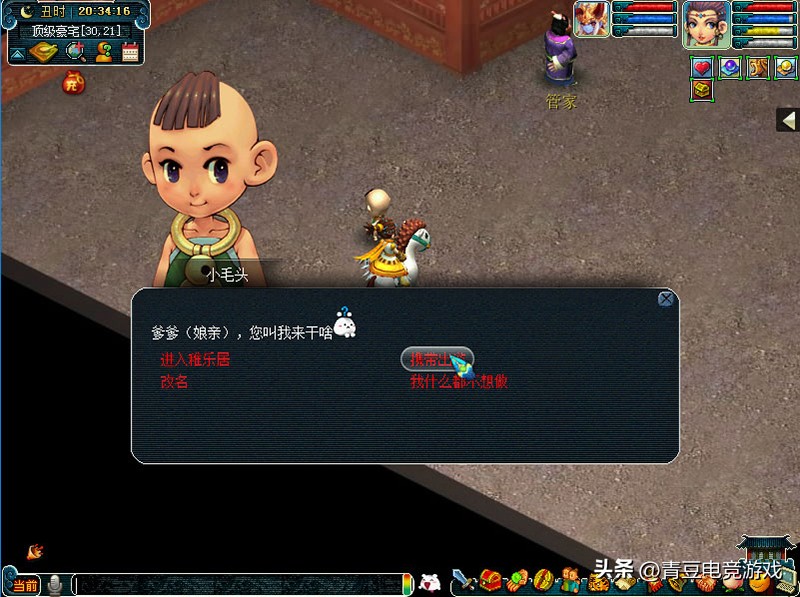The height and width of the screenshot is (597, 800).
Task: Open the red recharge pouch
Action: pos(73,83)
